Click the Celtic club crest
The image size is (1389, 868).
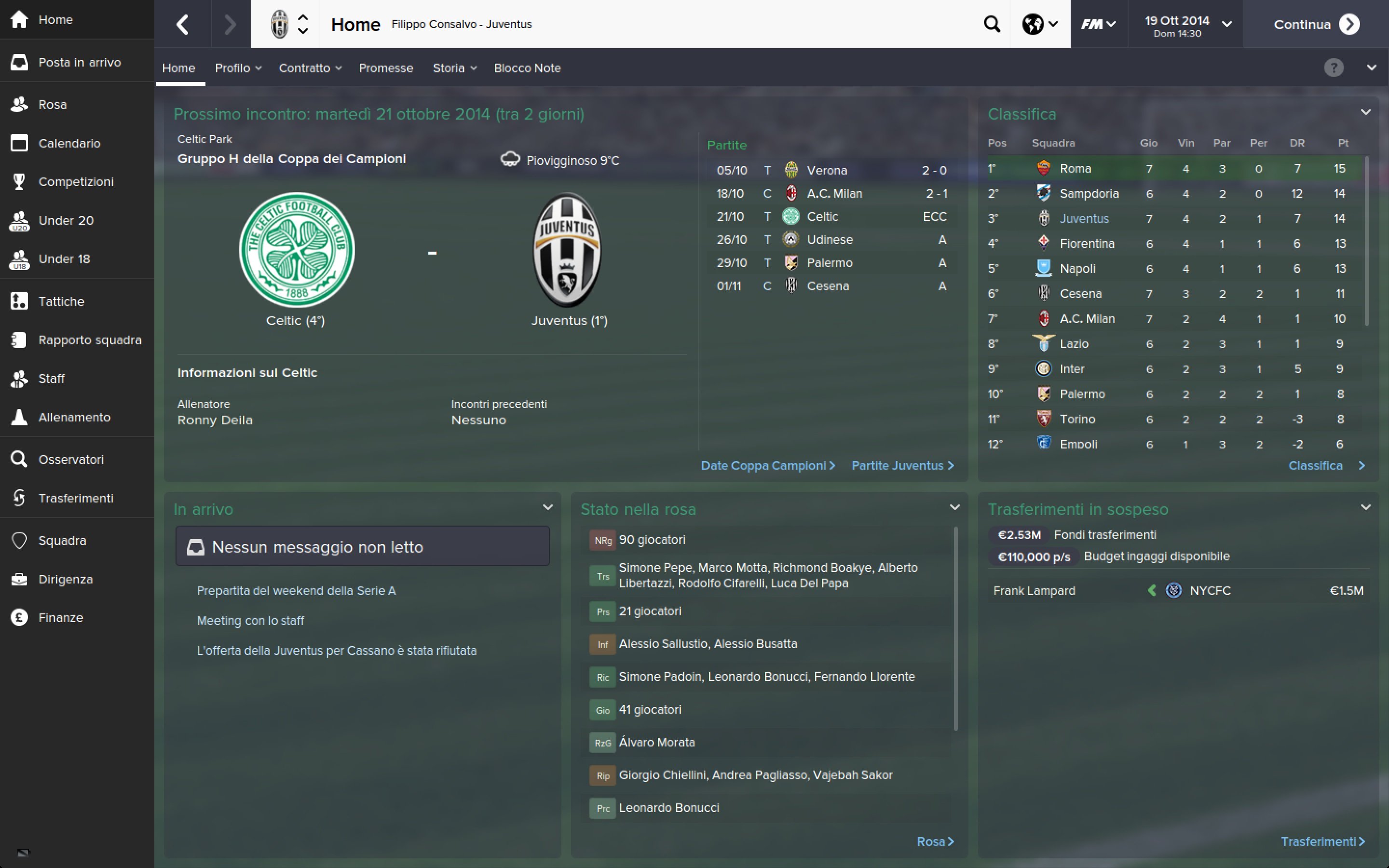pos(297,250)
